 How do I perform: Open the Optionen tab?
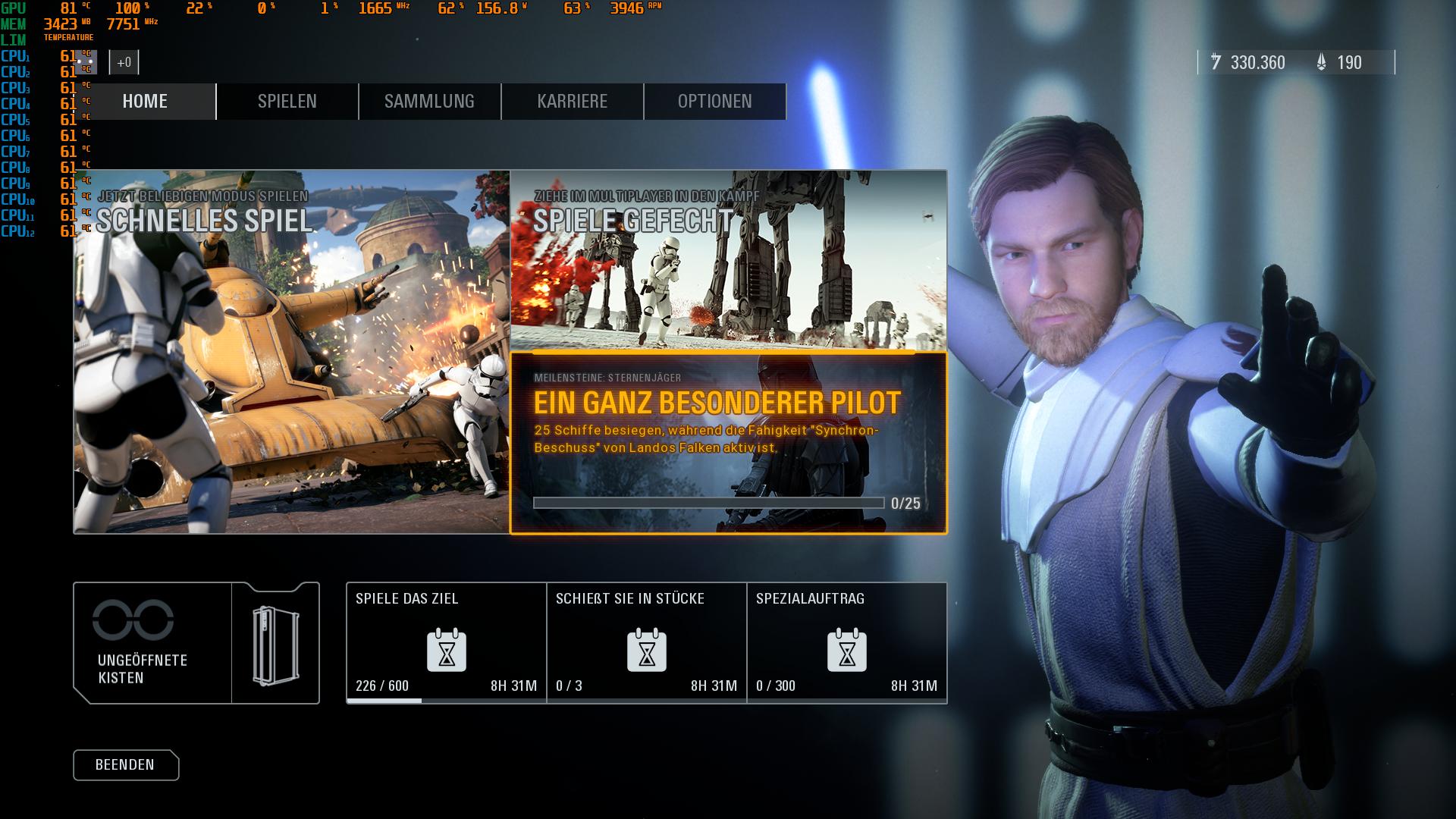714,101
